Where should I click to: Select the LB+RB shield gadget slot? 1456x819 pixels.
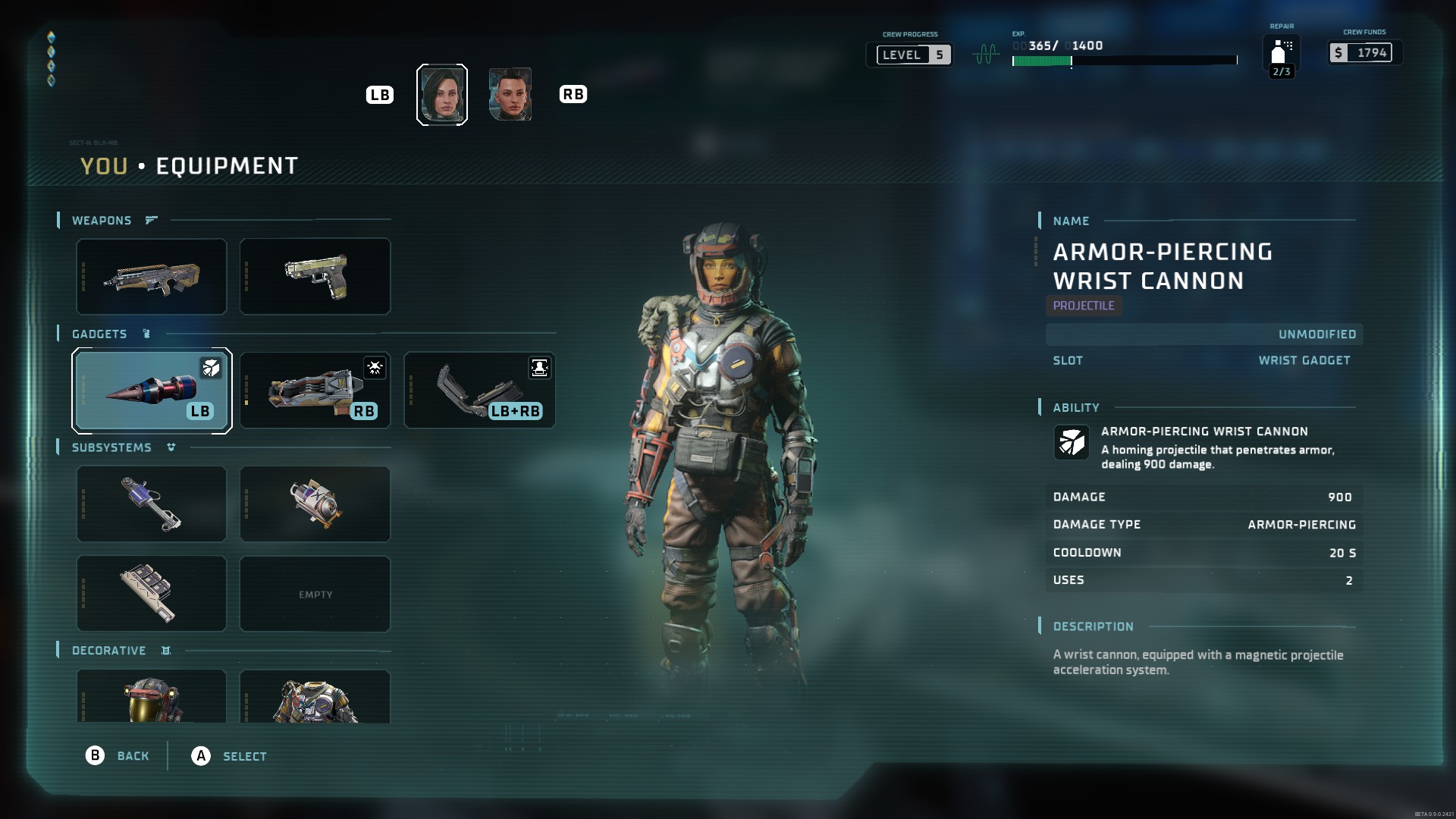point(479,391)
